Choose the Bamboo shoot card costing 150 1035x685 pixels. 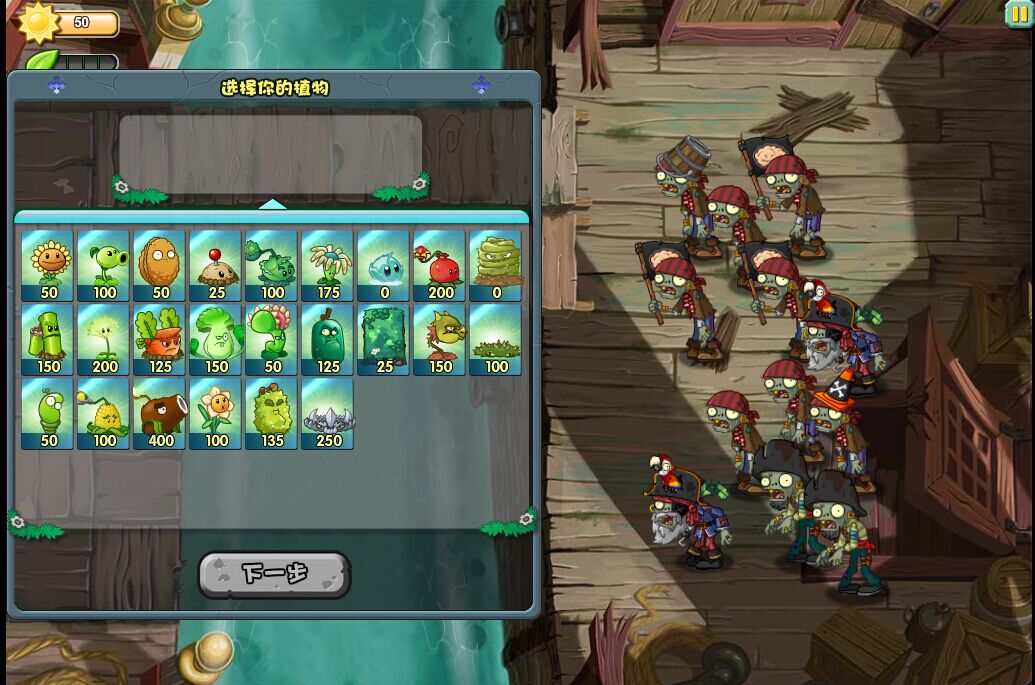coord(47,340)
